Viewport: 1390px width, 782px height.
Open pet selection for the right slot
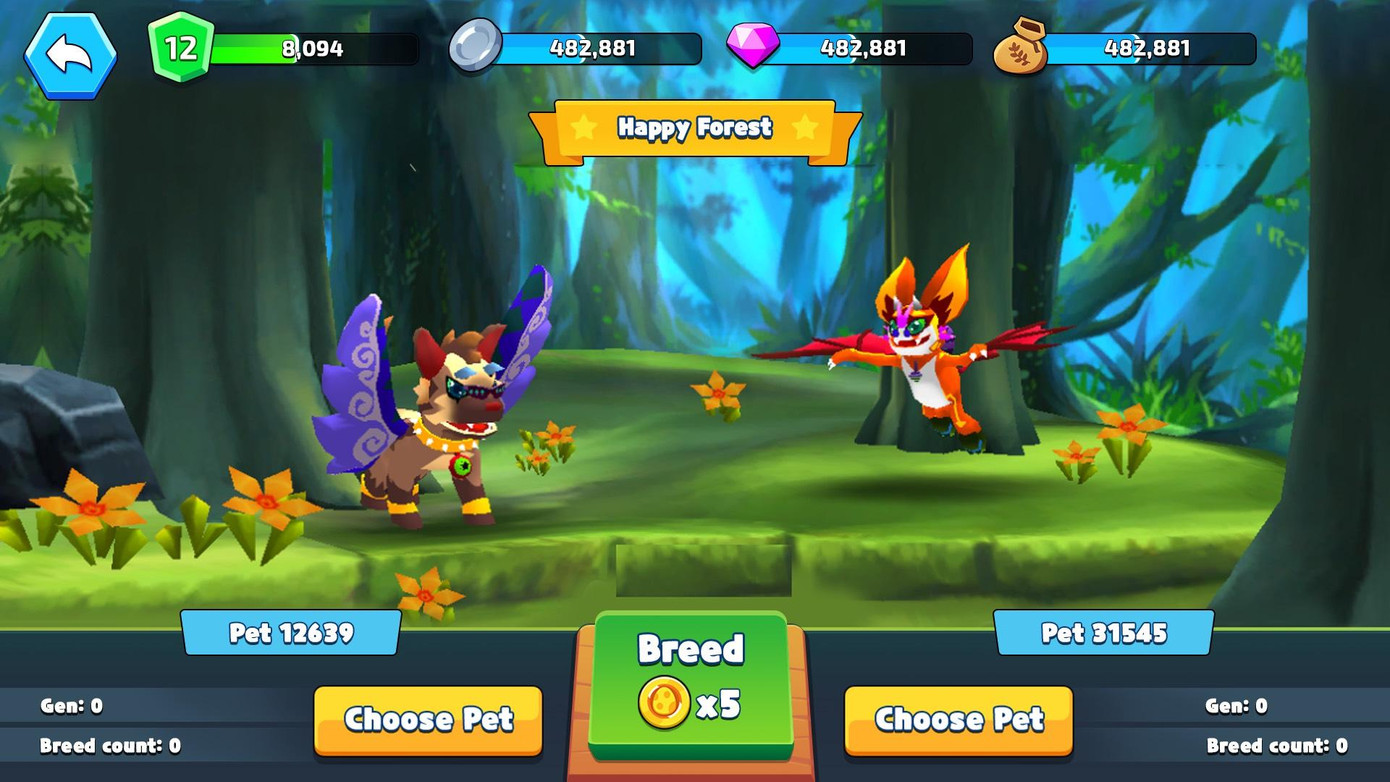957,720
